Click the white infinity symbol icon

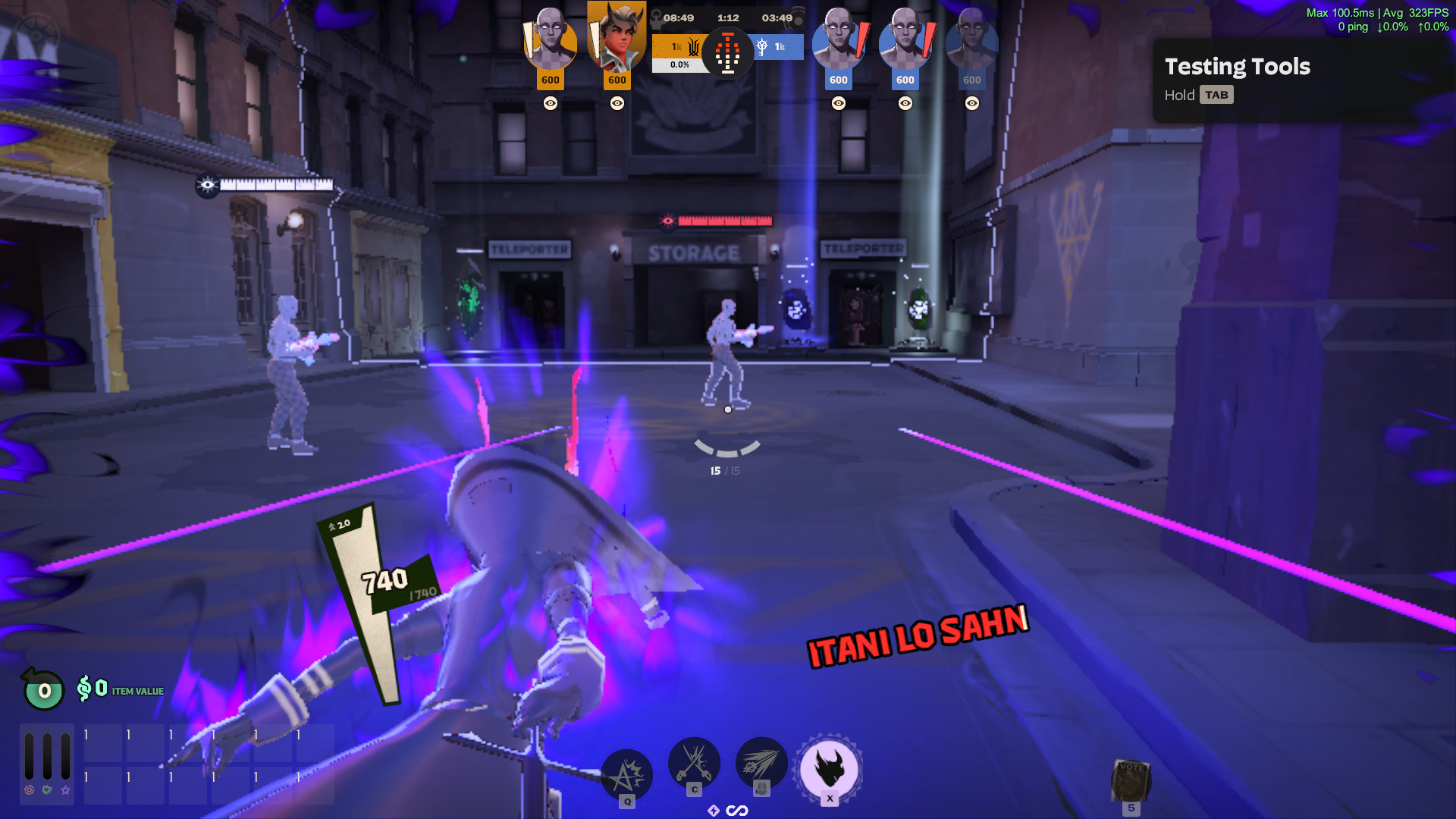737,811
